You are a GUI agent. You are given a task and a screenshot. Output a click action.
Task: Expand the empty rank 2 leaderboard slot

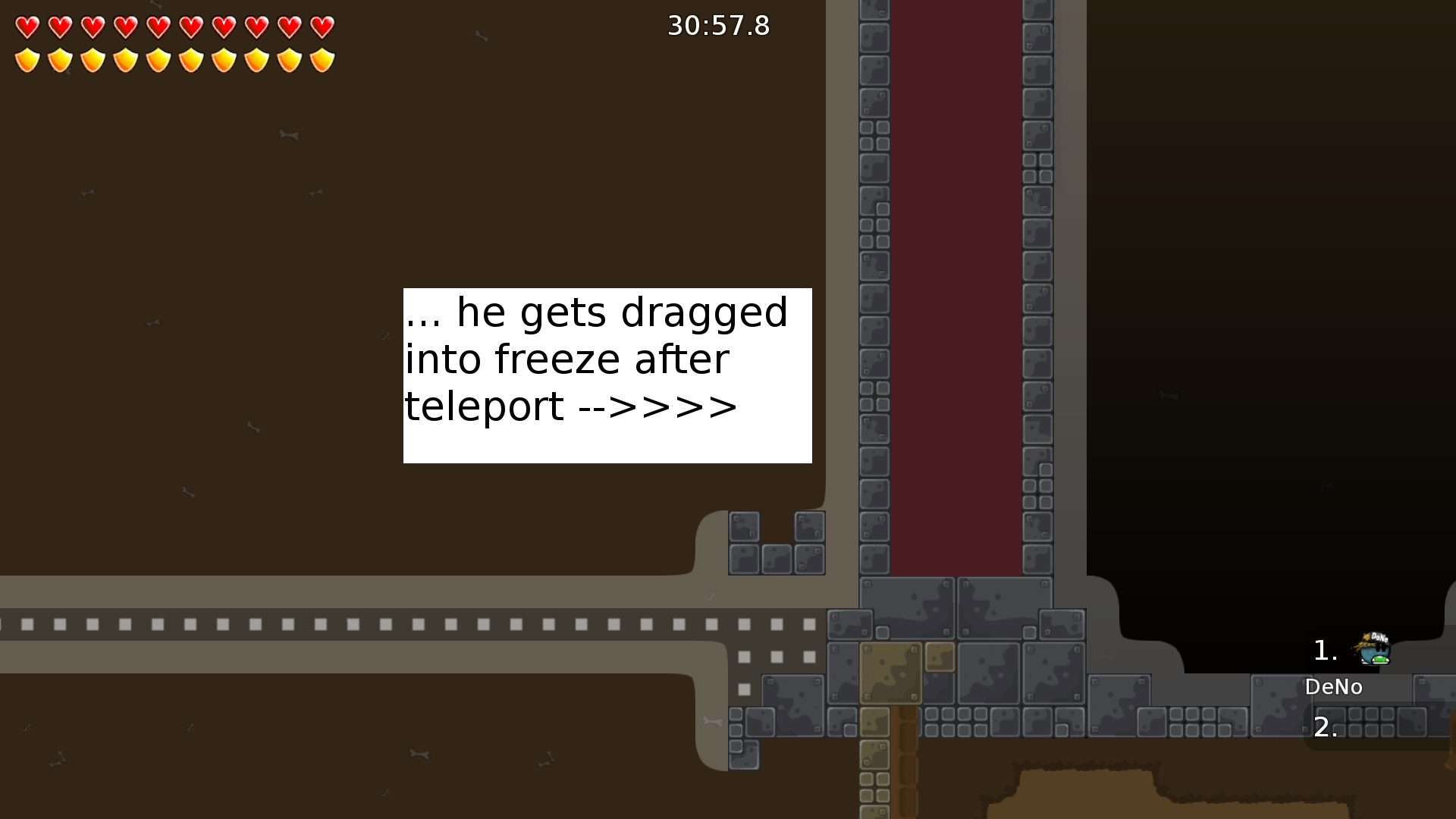tap(1326, 726)
